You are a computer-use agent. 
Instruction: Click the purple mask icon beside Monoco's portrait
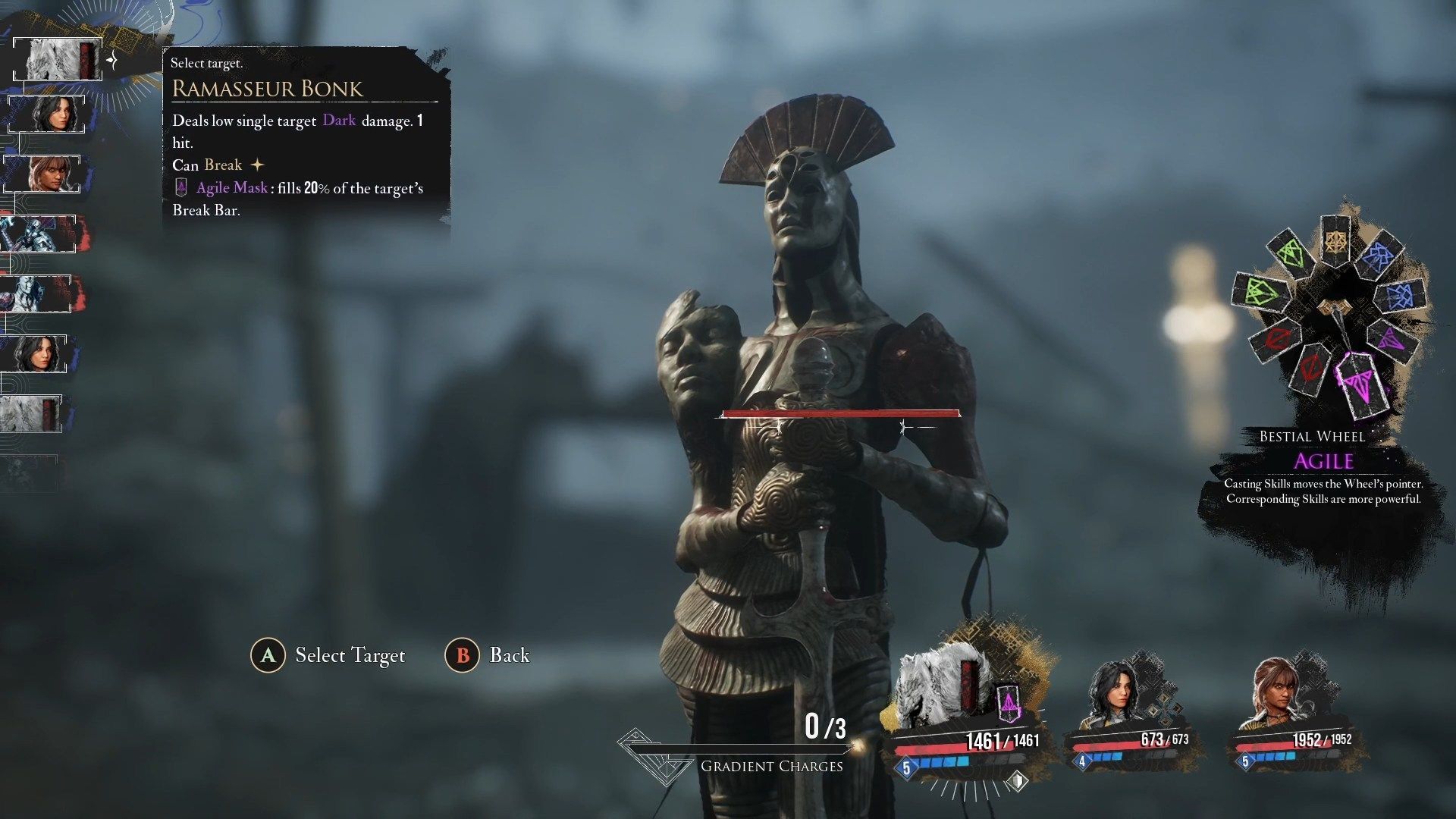pos(1009,705)
